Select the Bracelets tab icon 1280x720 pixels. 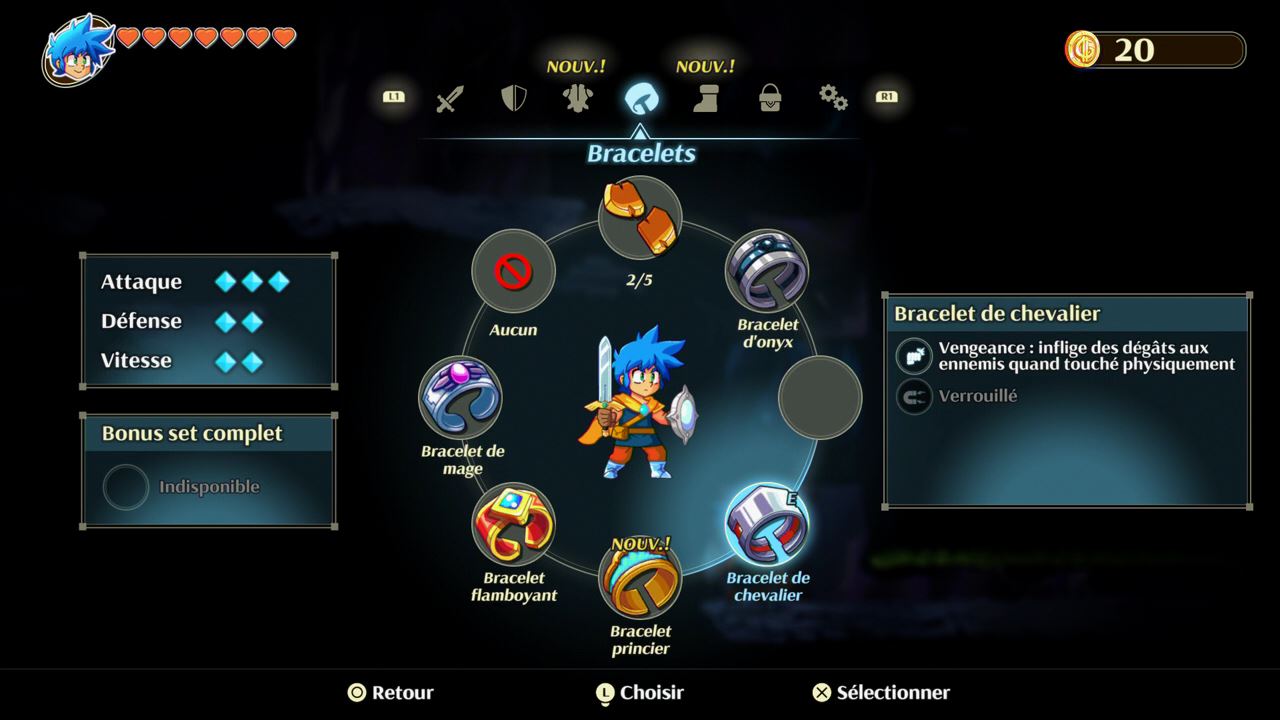(641, 98)
